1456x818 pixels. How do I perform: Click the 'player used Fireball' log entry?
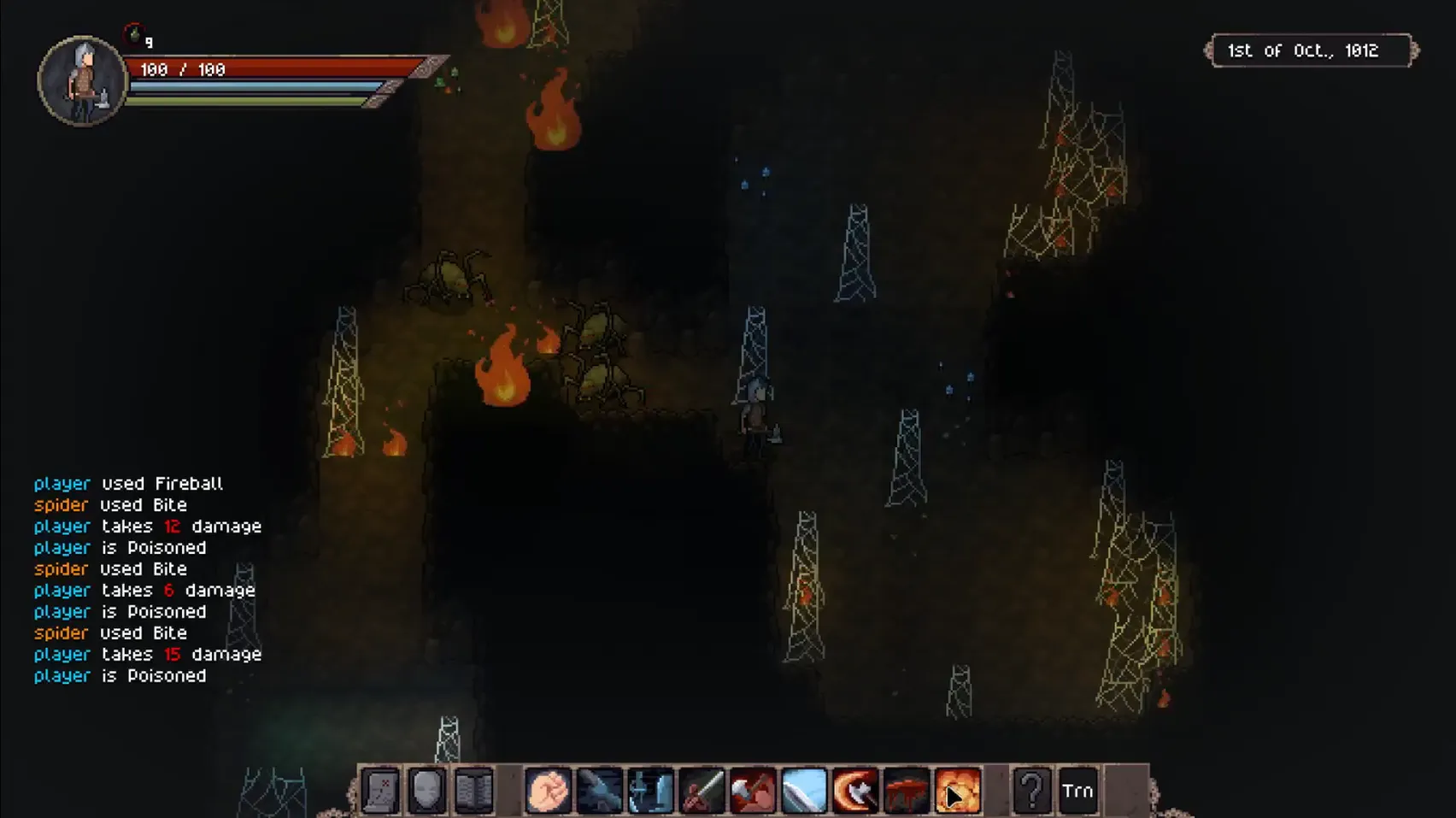(x=128, y=484)
